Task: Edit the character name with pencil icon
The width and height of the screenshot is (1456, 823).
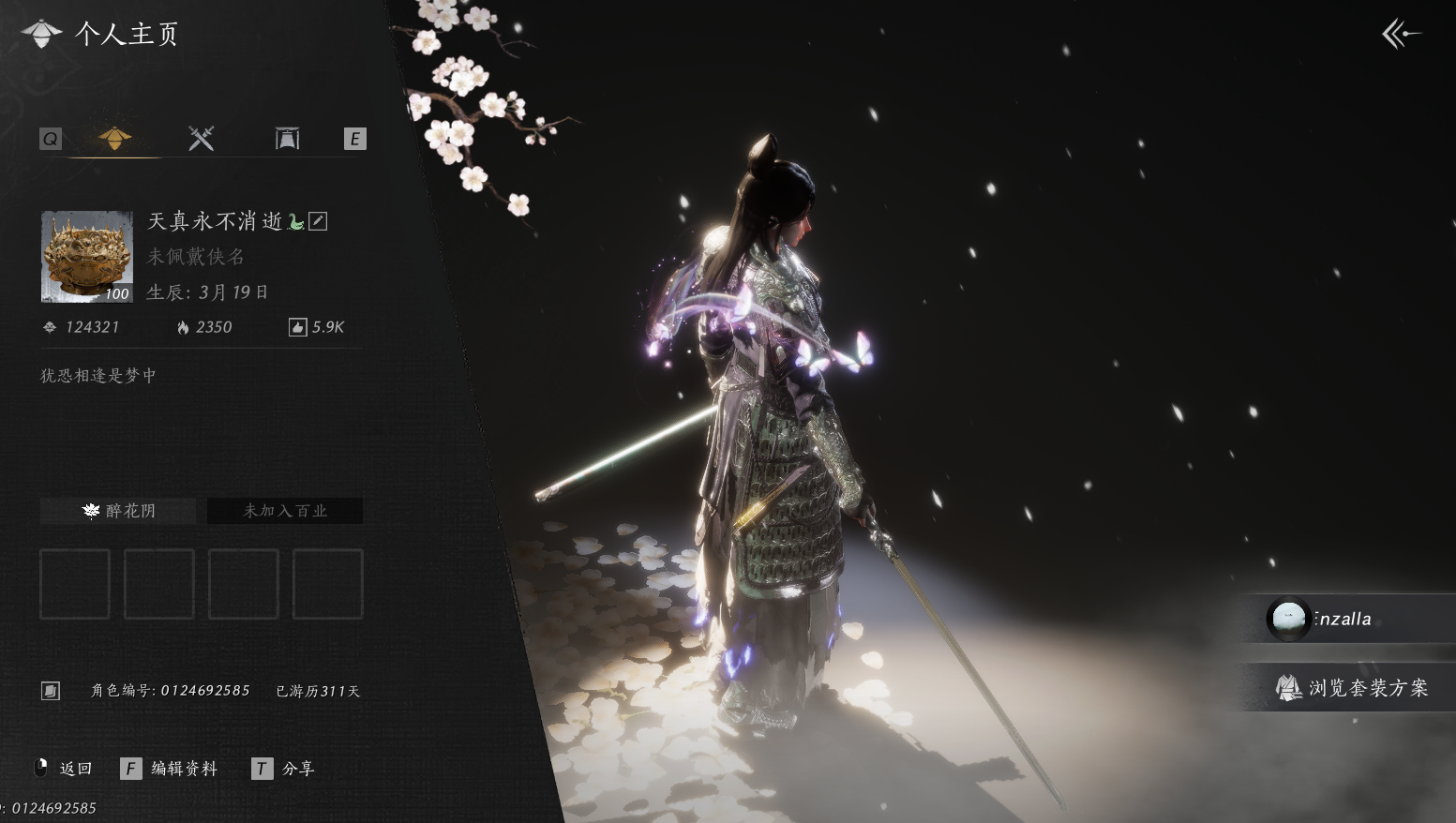Action: [319, 221]
